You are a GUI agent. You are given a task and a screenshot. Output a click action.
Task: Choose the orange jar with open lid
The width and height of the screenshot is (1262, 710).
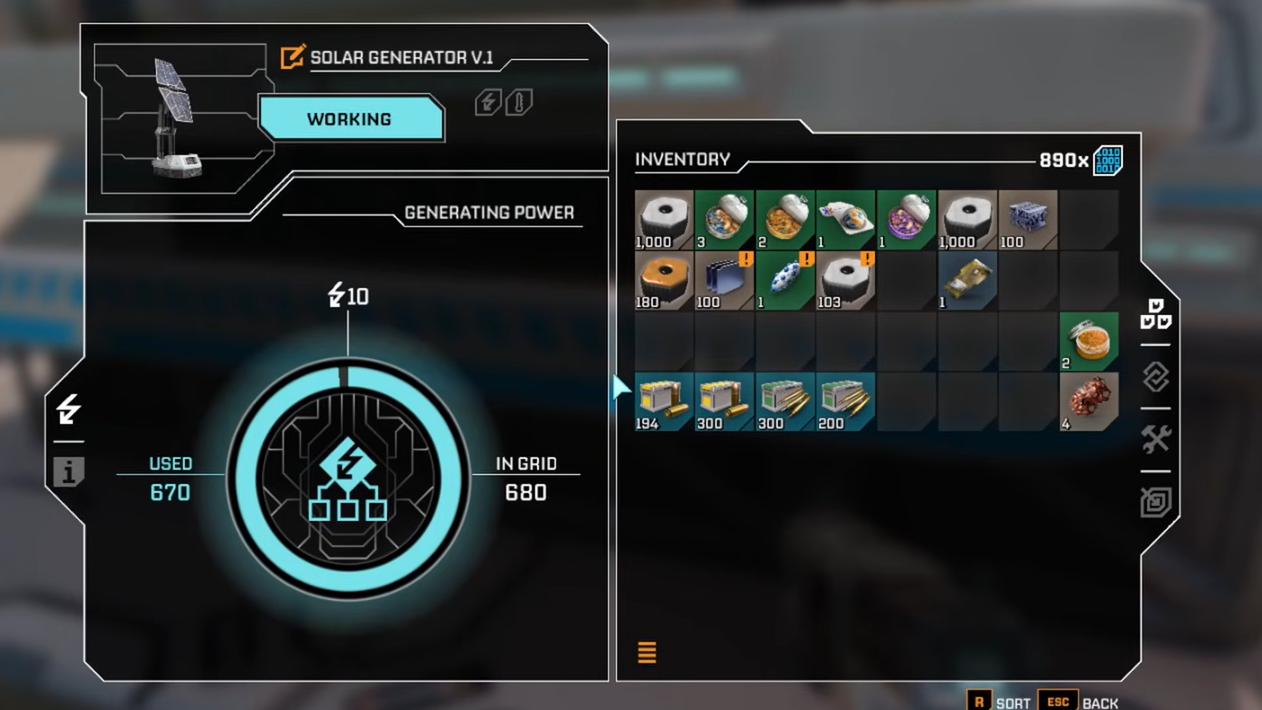pyautogui.click(x=1088, y=341)
